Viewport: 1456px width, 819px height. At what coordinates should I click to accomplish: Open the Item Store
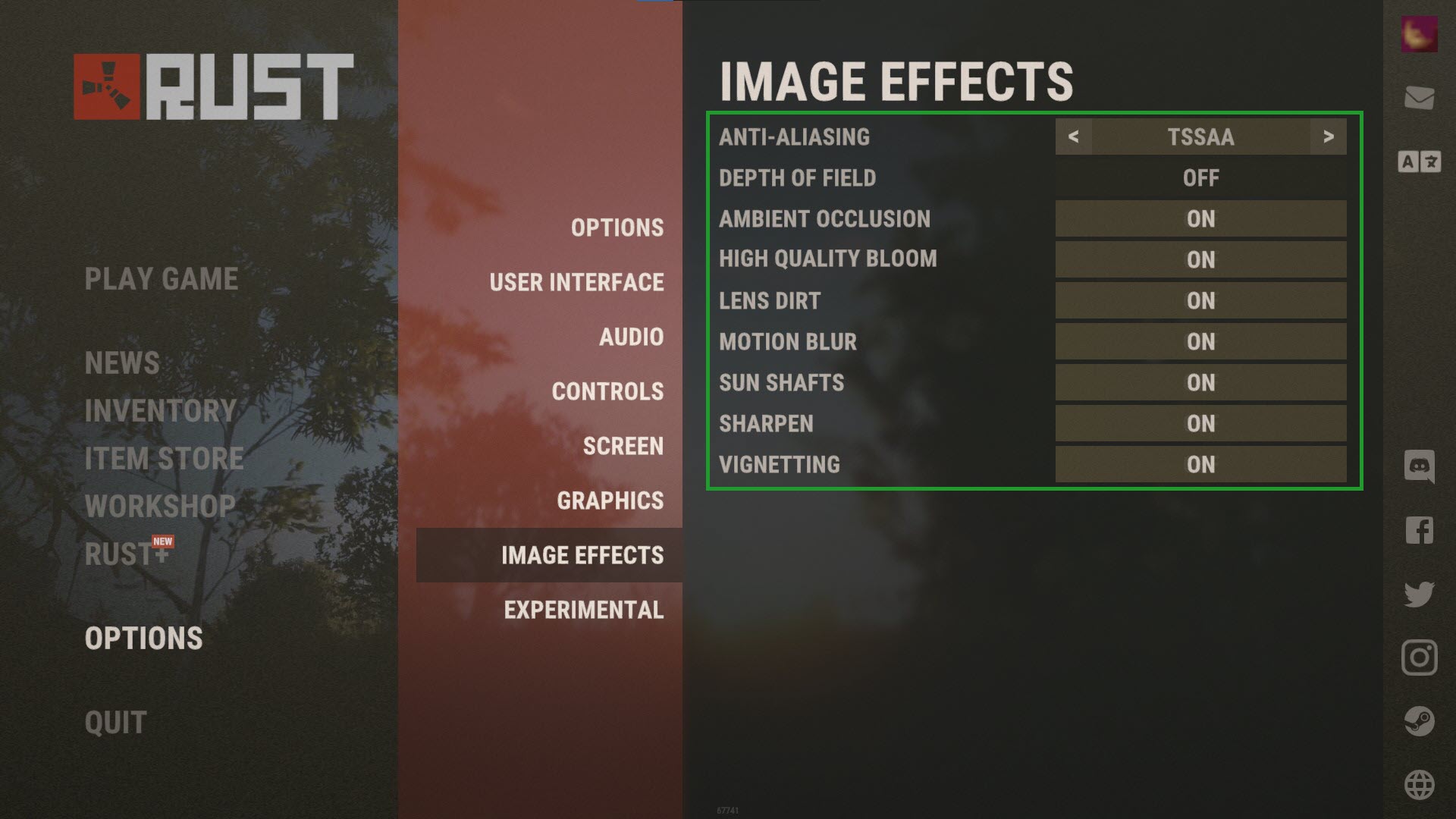tap(163, 458)
